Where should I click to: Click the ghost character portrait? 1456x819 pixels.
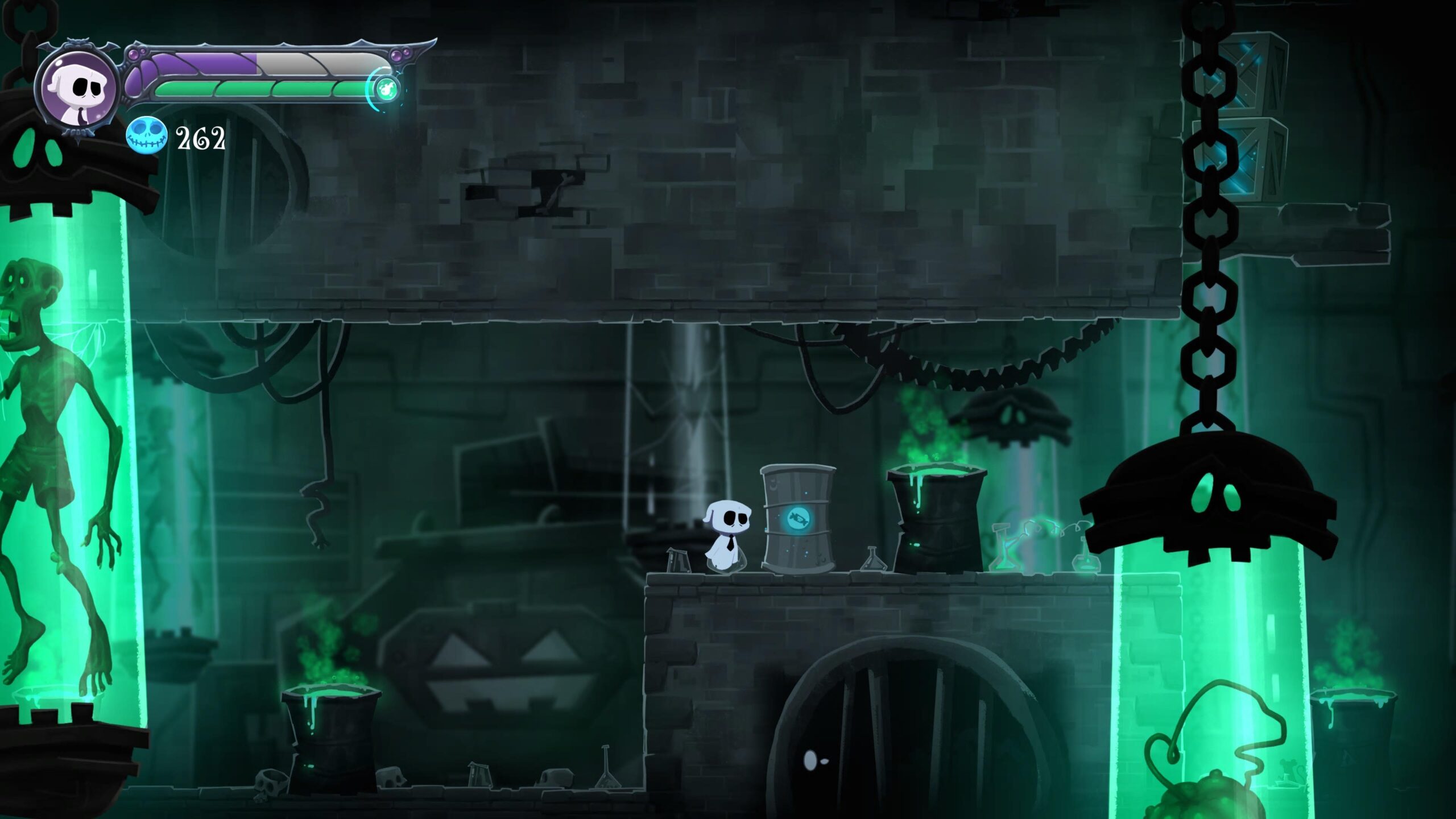tap(77, 88)
